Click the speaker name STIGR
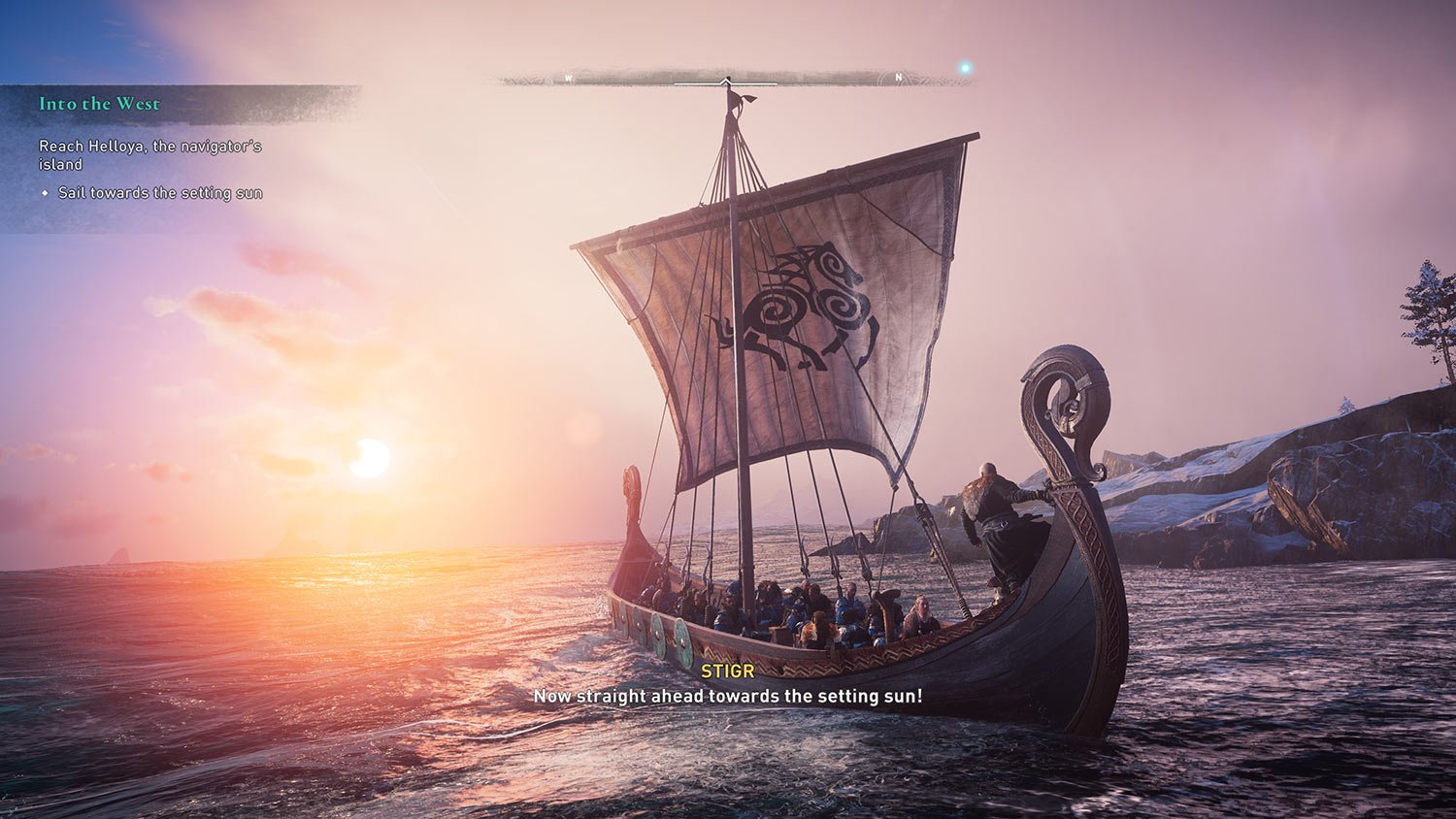Screen dimensions: 1456x819 (x=726, y=669)
